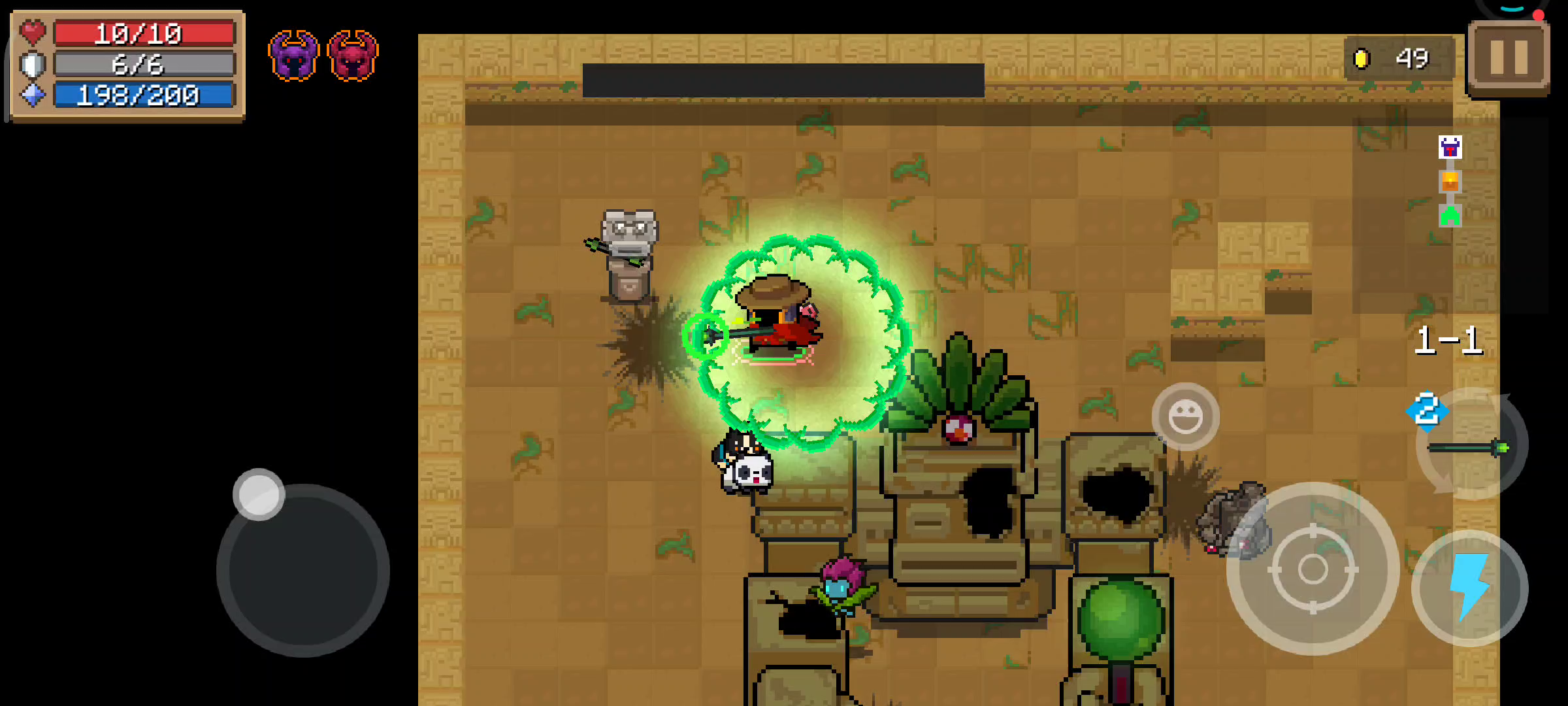1568x706 pixels.
Task: Activate the lightning bolt skill
Action: [1470, 587]
